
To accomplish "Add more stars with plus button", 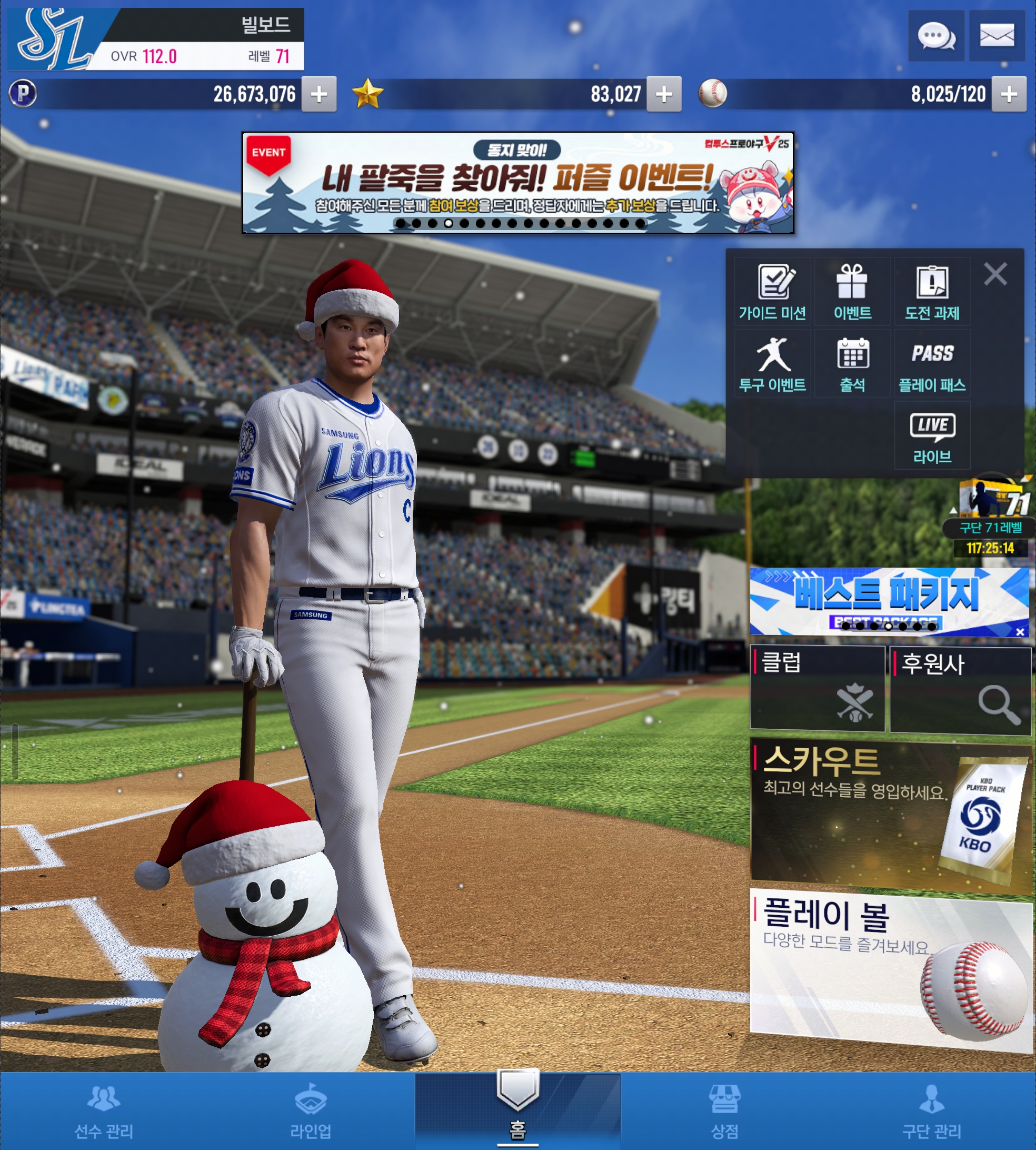I will coord(664,94).
